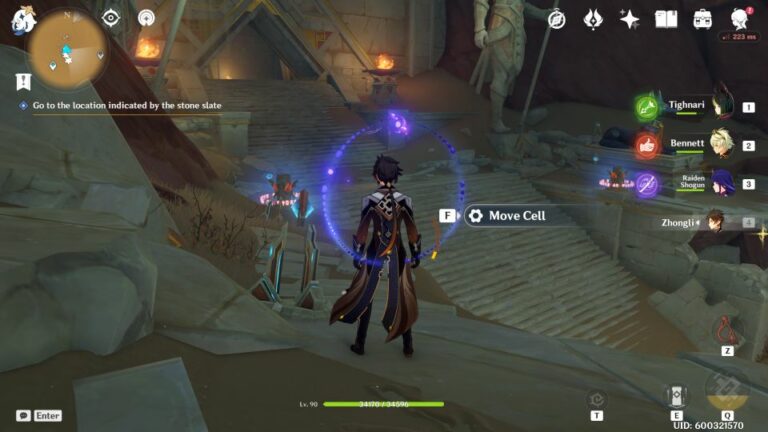Trigger Raiden Shogun's purple burst icon

point(647,185)
